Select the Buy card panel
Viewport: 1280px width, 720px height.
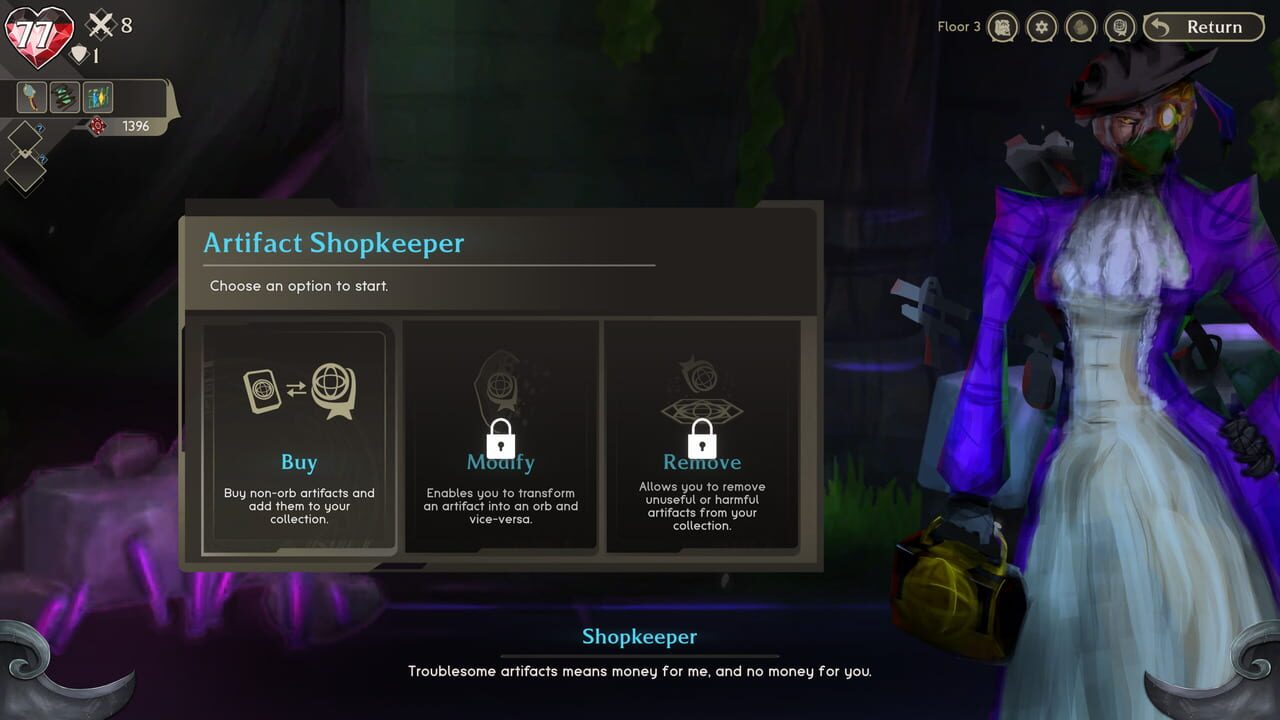pyautogui.click(x=299, y=435)
